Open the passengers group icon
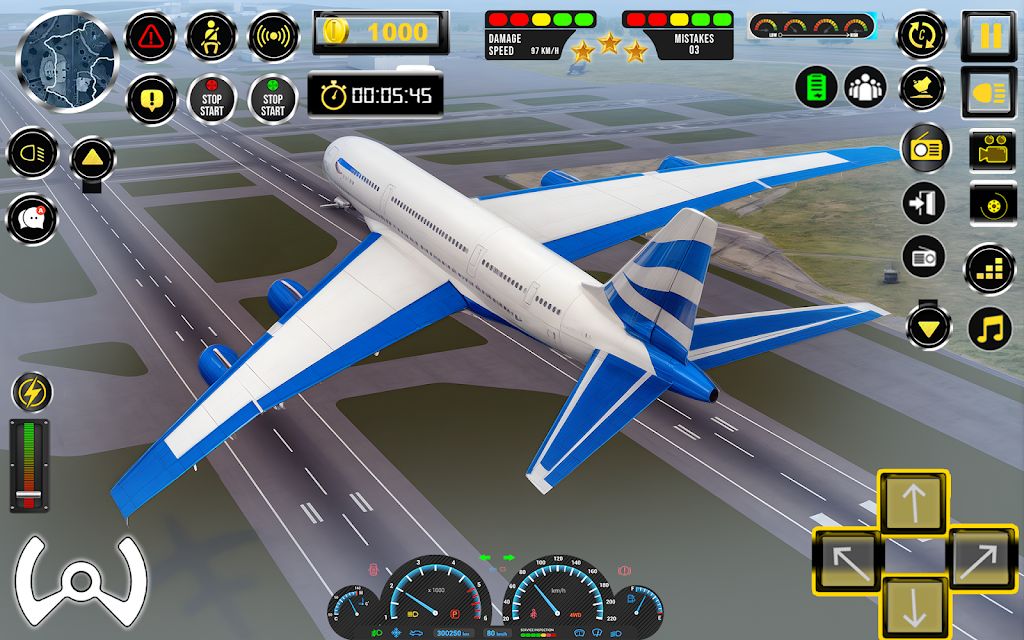Image resolution: width=1024 pixels, height=640 pixels. 865,88
